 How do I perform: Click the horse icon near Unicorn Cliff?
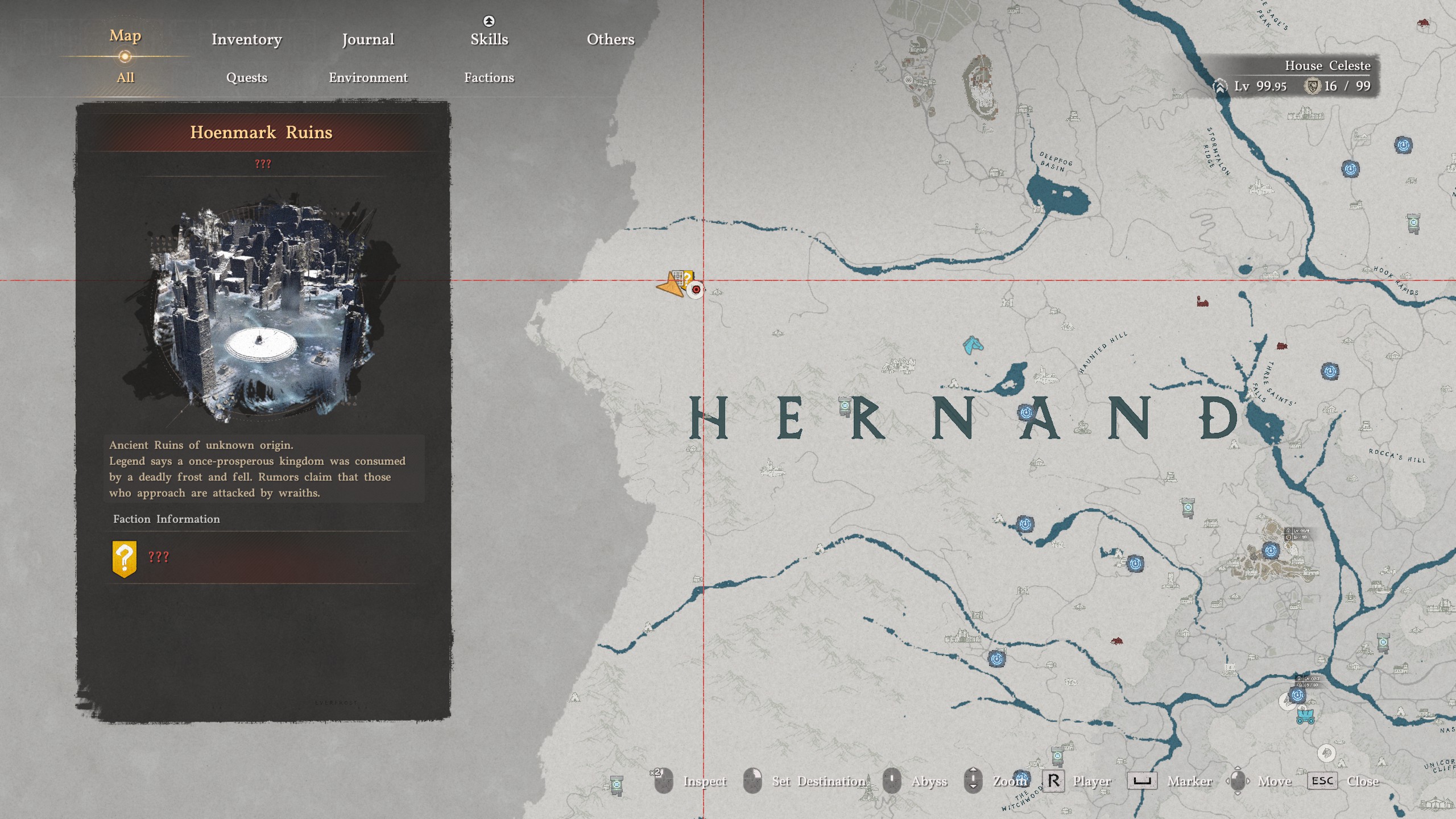[1327, 754]
